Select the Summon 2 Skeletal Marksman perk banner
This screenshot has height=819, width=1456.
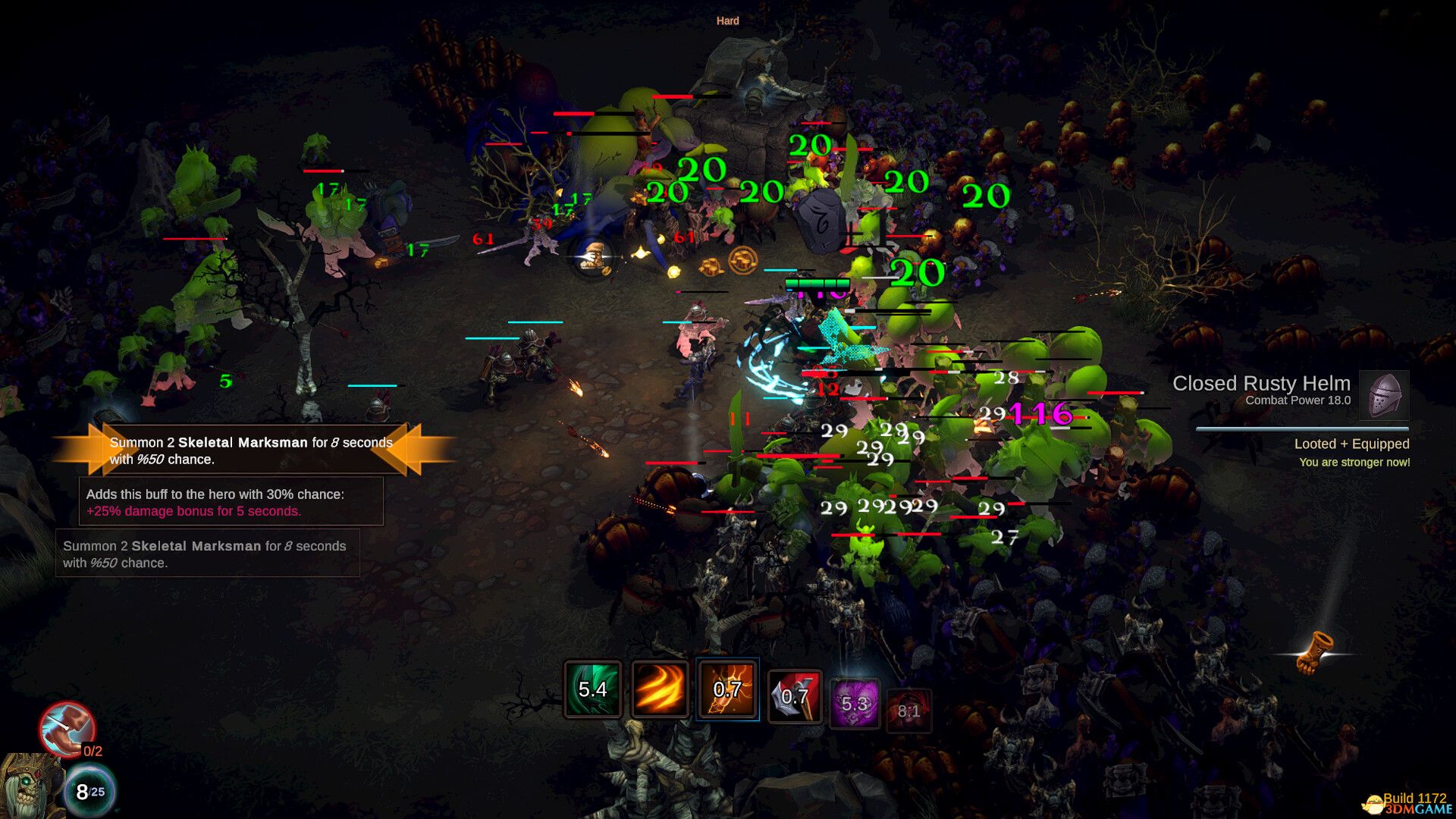(x=250, y=450)
